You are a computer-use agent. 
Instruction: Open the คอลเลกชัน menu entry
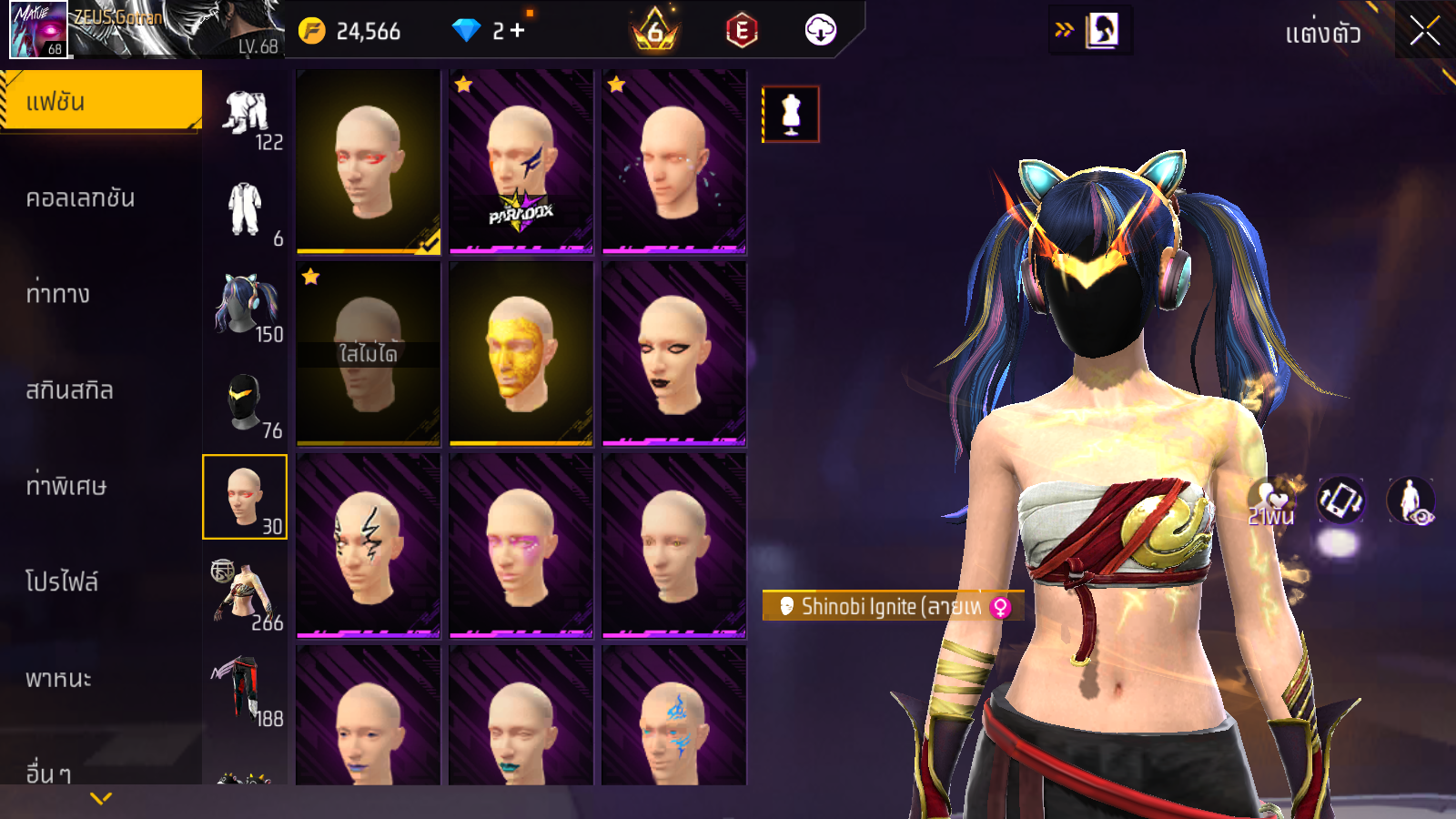[x=81, y=198]
